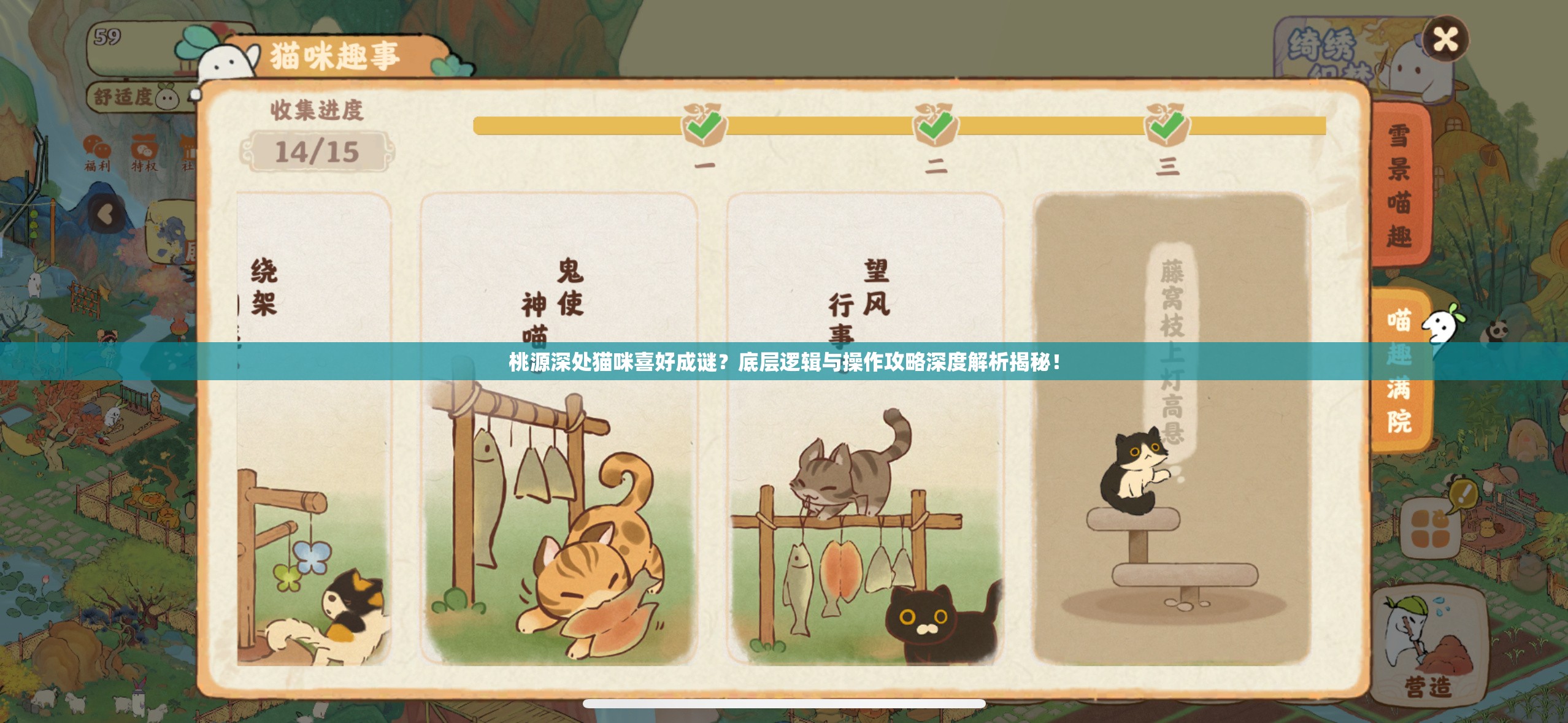Claim the third progress reward pouch
Screen dimensions: 1568x723
click(x=1167, y=125)
